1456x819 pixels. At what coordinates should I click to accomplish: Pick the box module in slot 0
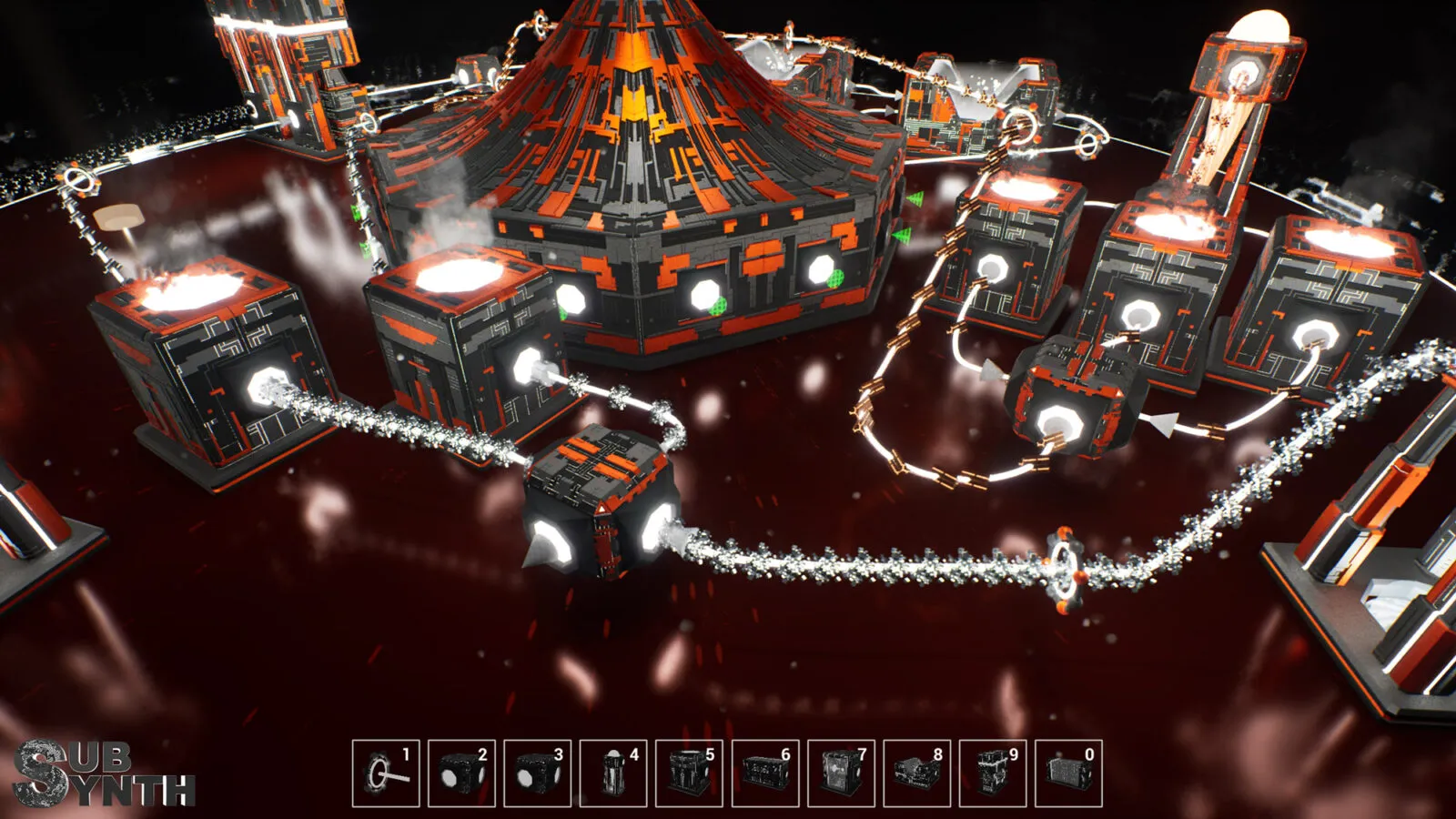[x=1068, y=773]
